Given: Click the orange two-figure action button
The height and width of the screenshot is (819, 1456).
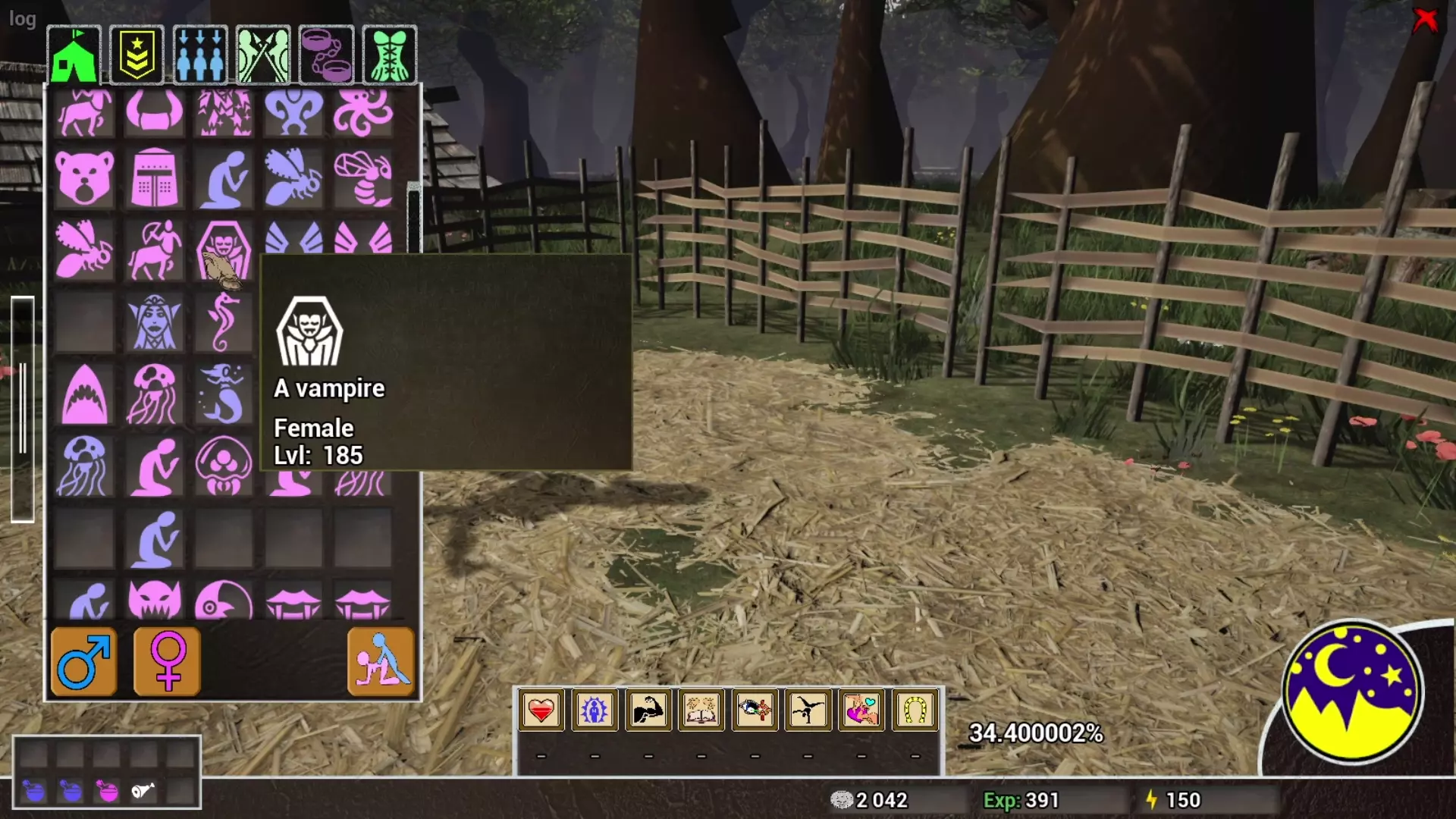Looking at the screenshot, I should [381, 661].
